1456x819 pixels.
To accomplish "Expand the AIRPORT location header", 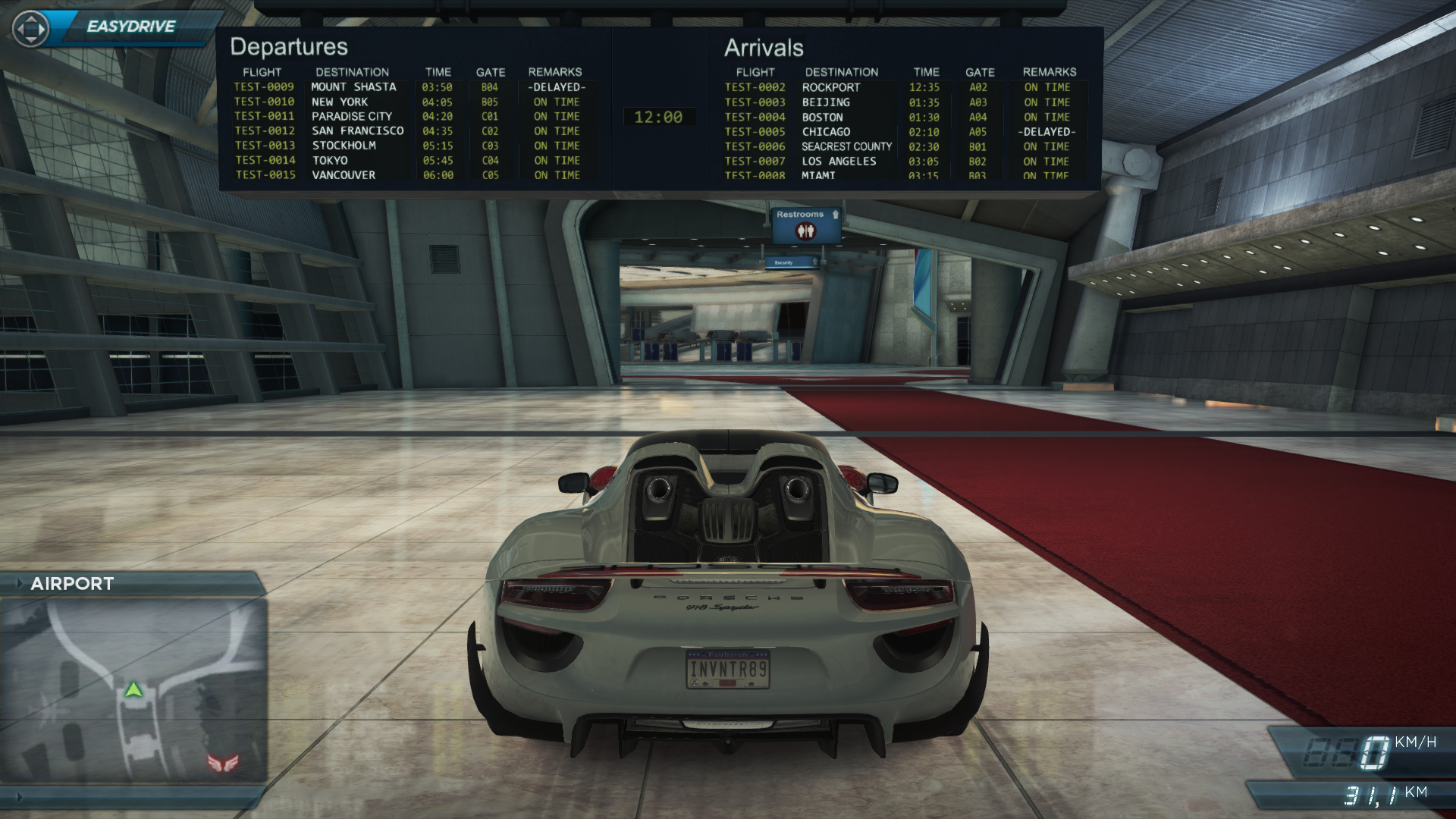I will click(x=72, y=584).
